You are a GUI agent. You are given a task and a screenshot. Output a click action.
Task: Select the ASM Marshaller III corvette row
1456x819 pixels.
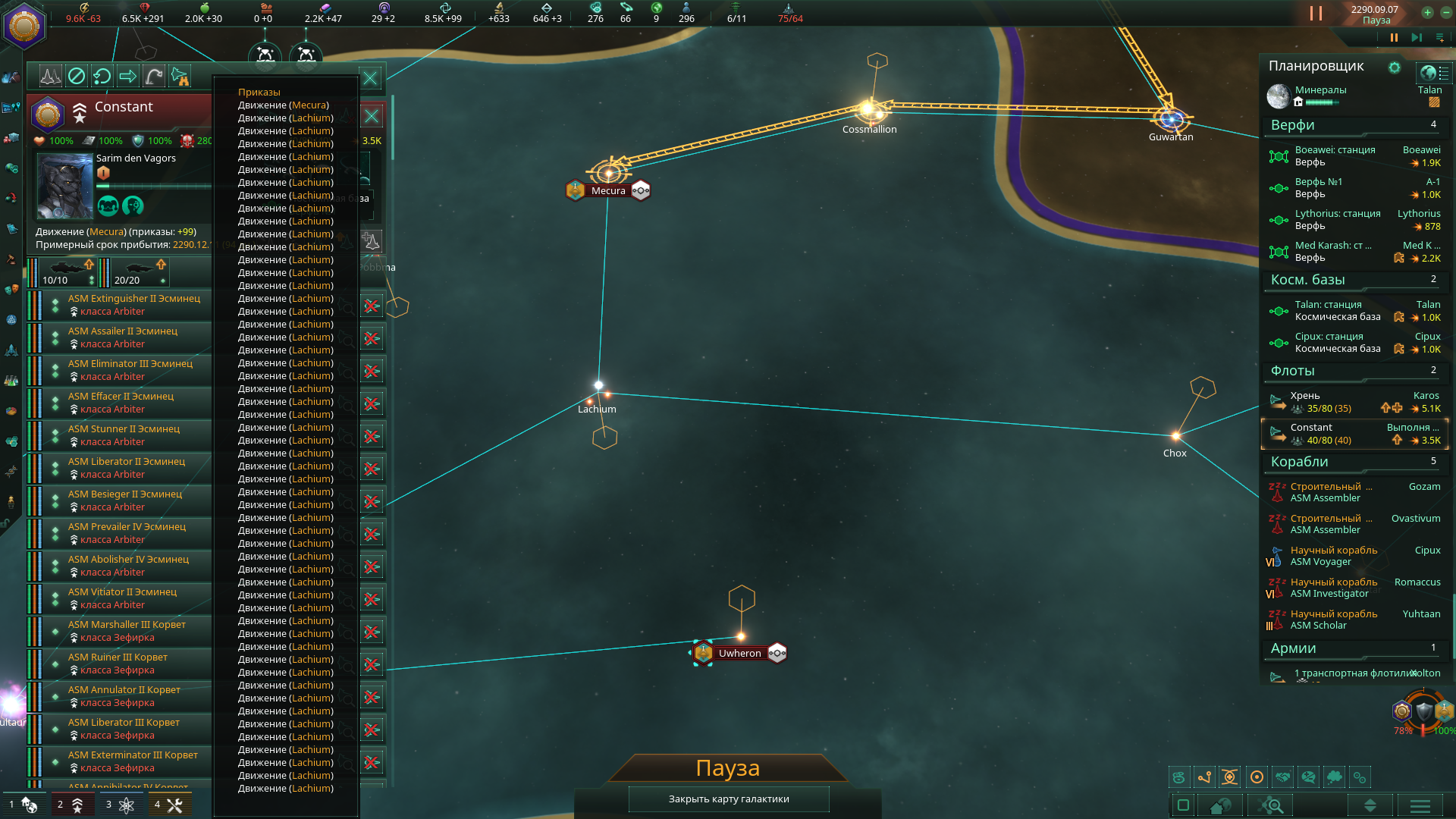pos(127,631)
